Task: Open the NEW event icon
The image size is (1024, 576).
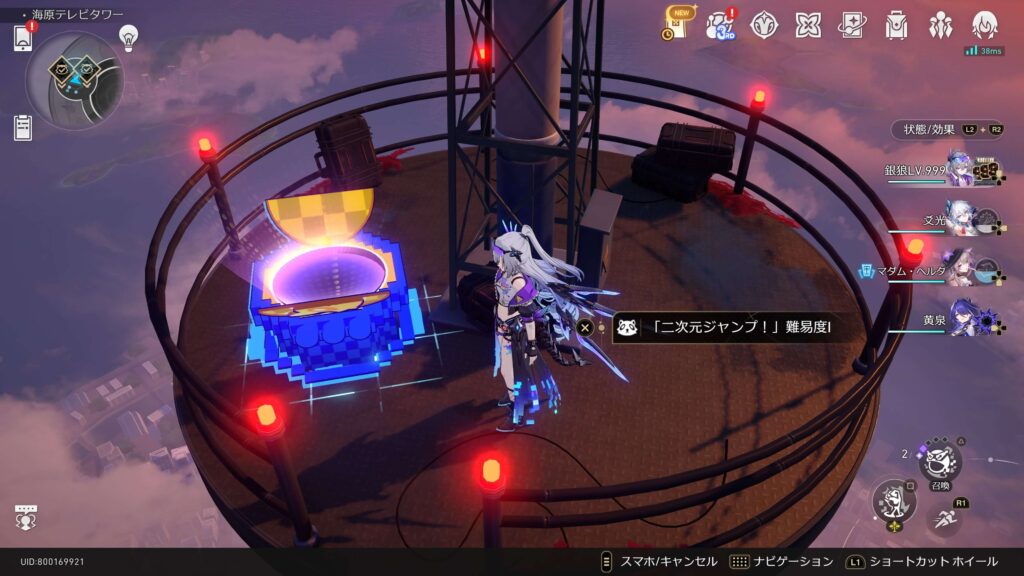Action: (676, 24)
